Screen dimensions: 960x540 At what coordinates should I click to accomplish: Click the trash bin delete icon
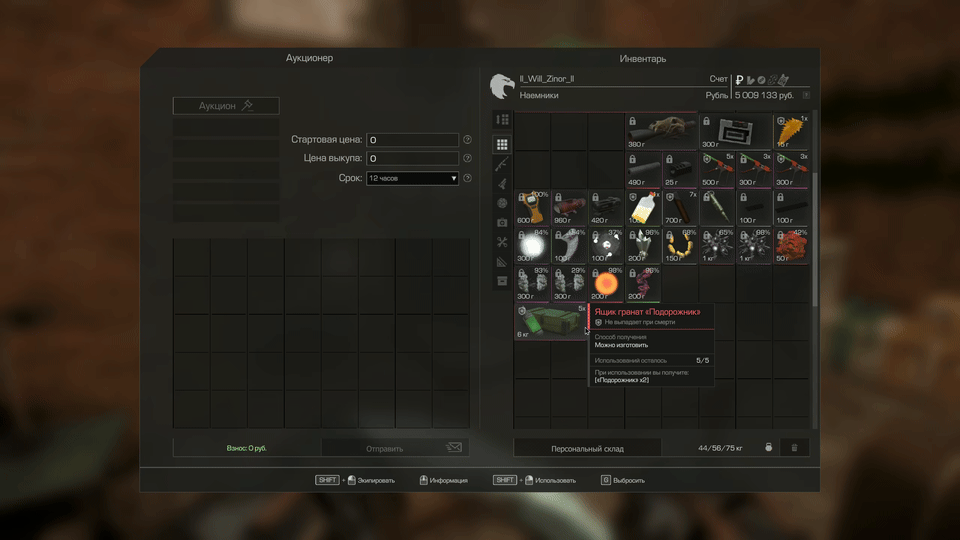(x=794, y=448)
